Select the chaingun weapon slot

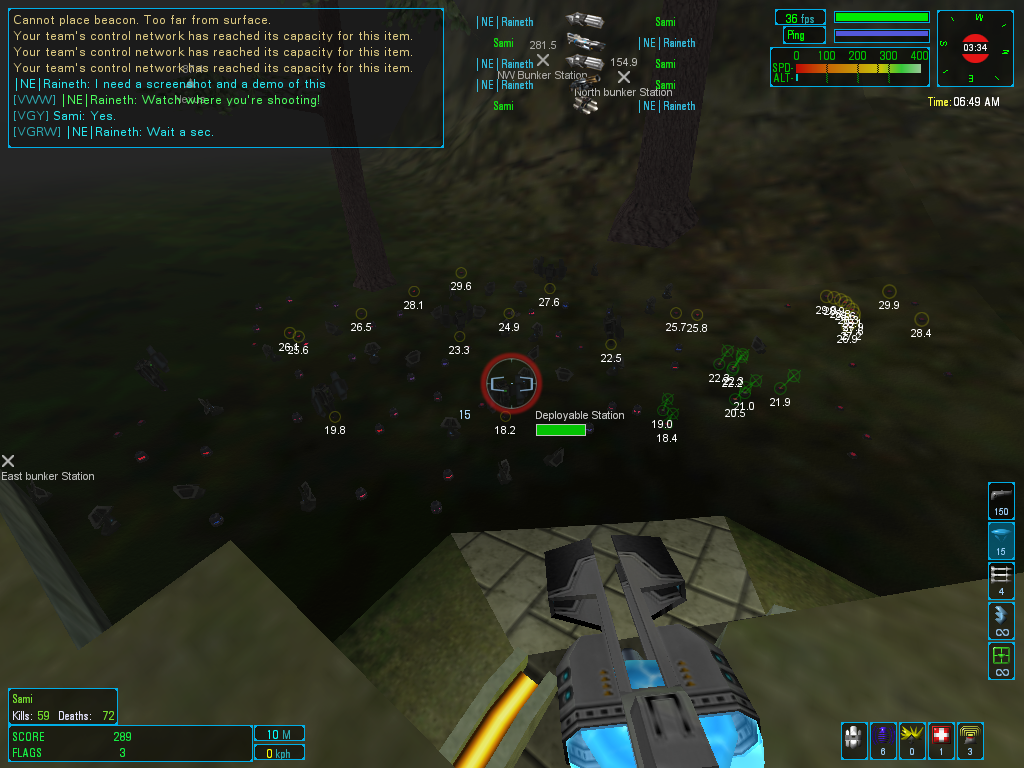[x=1001, y=499]
